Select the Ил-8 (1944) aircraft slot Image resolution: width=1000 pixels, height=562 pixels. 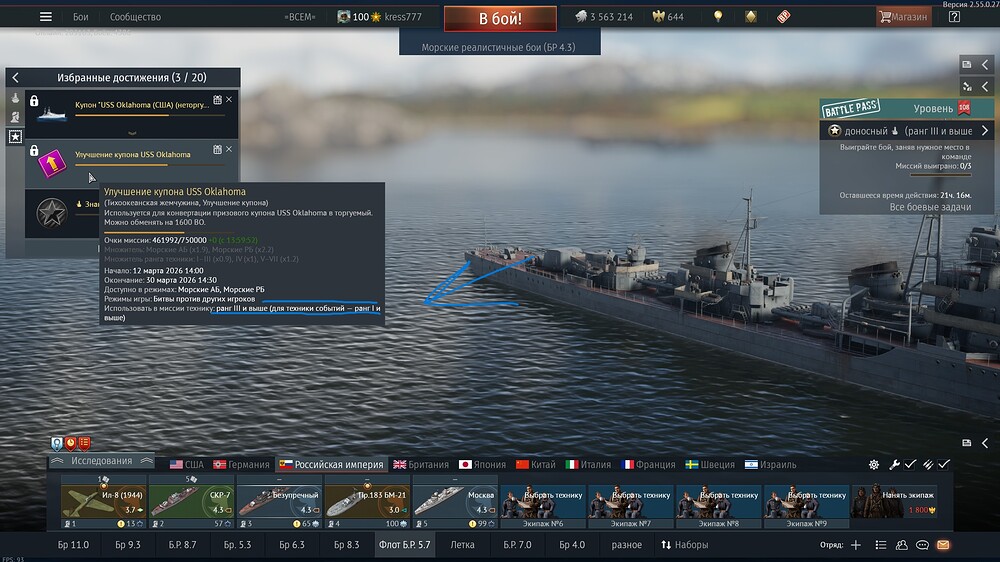(x=103, y=502)
